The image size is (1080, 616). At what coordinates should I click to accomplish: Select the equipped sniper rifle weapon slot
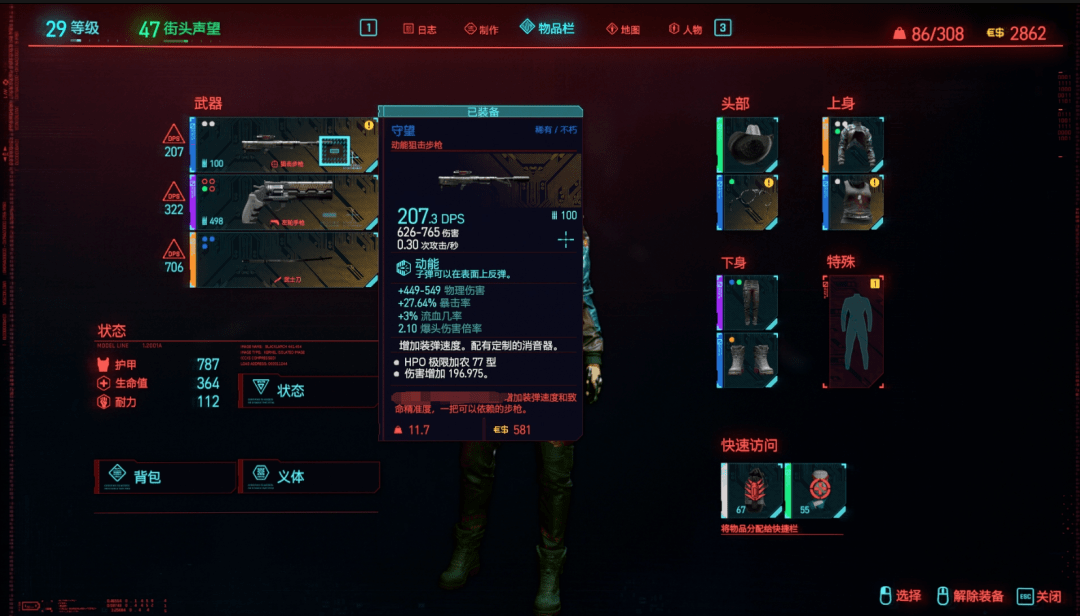pos(284,145)
